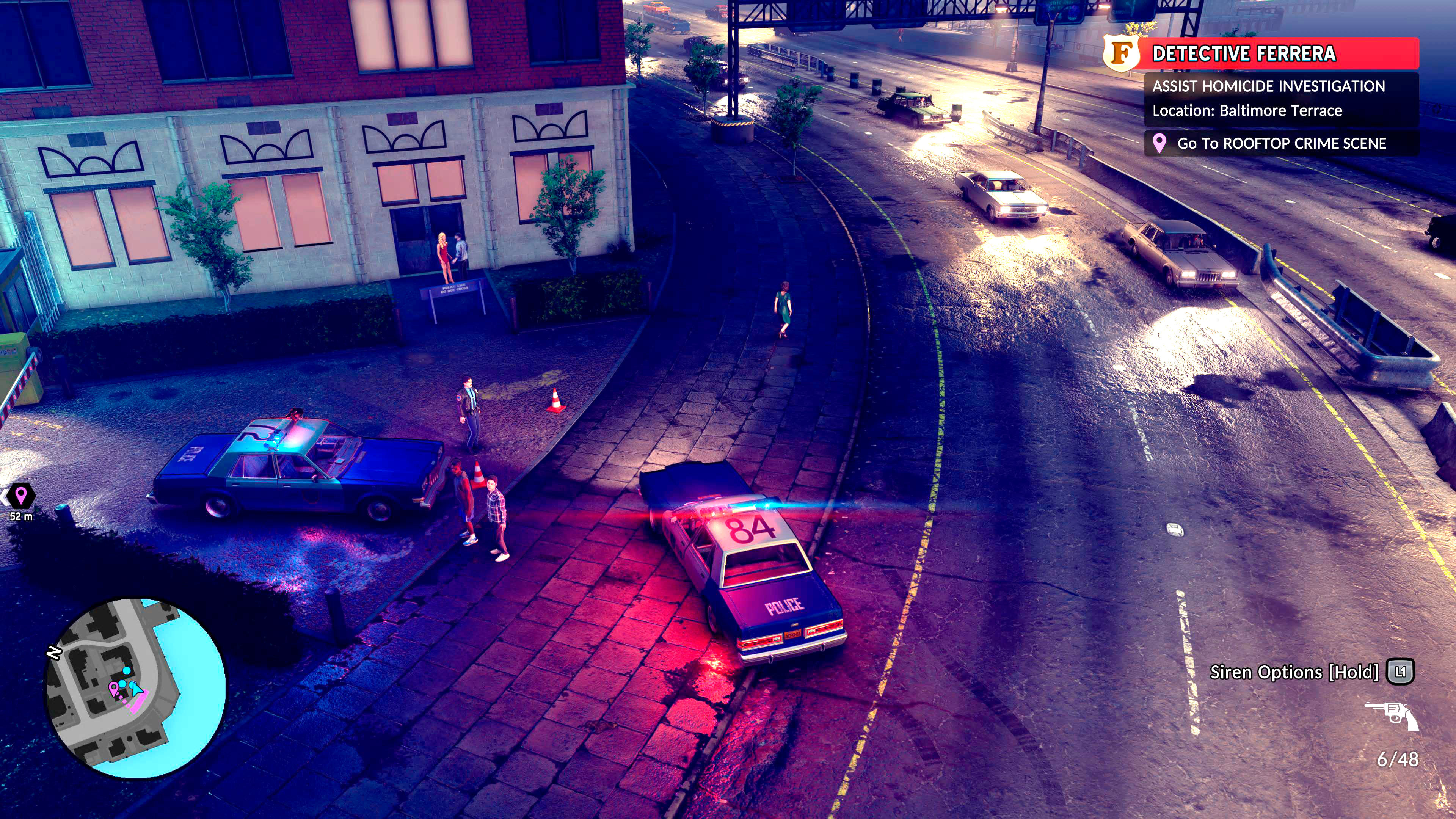Click the Detective Ferrera badge shield icon
The width and height of the screenshot is (1456, 819).
pos(1122,55)
